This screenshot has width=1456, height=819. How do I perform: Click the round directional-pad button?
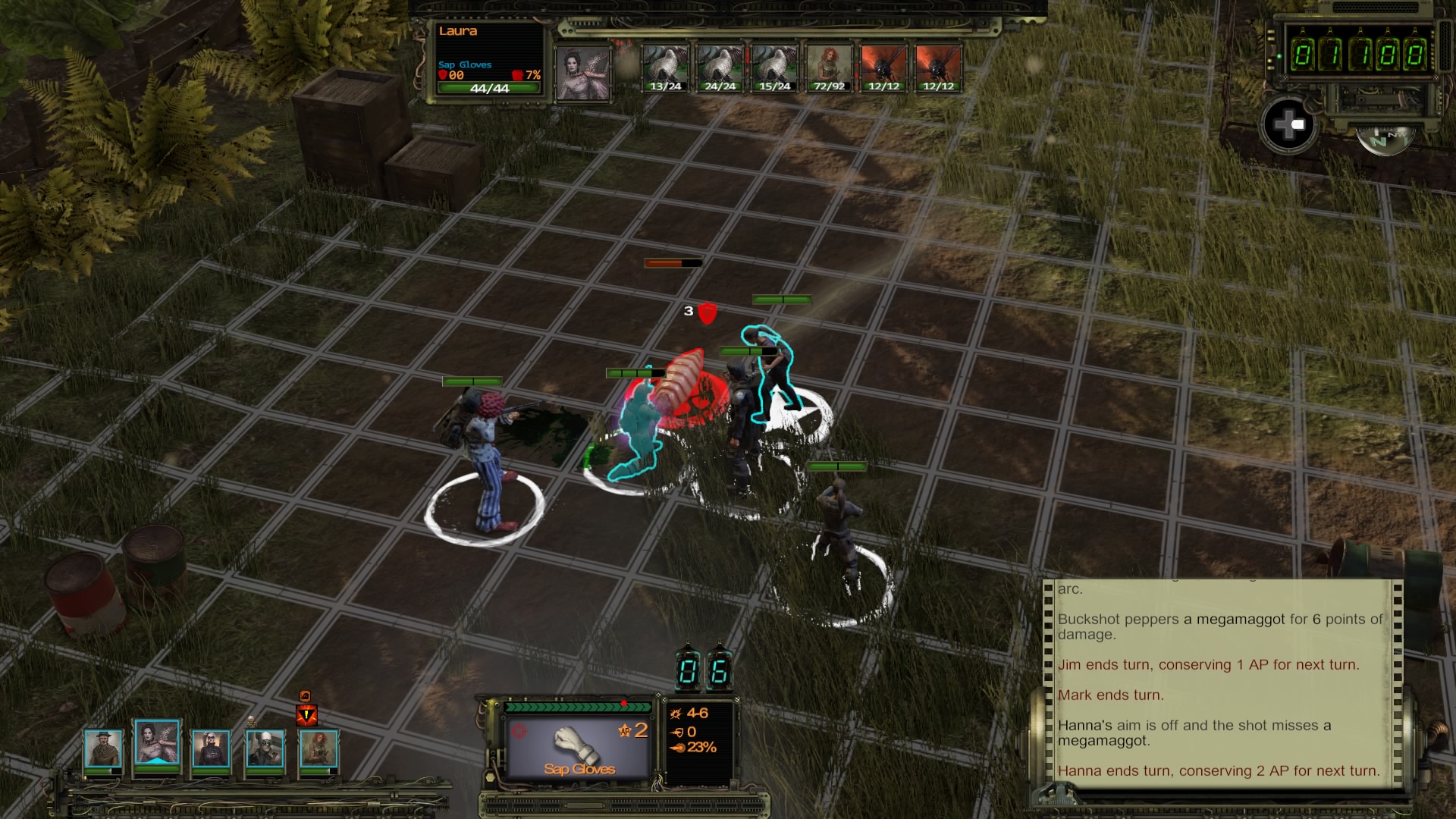(1288, 125)
